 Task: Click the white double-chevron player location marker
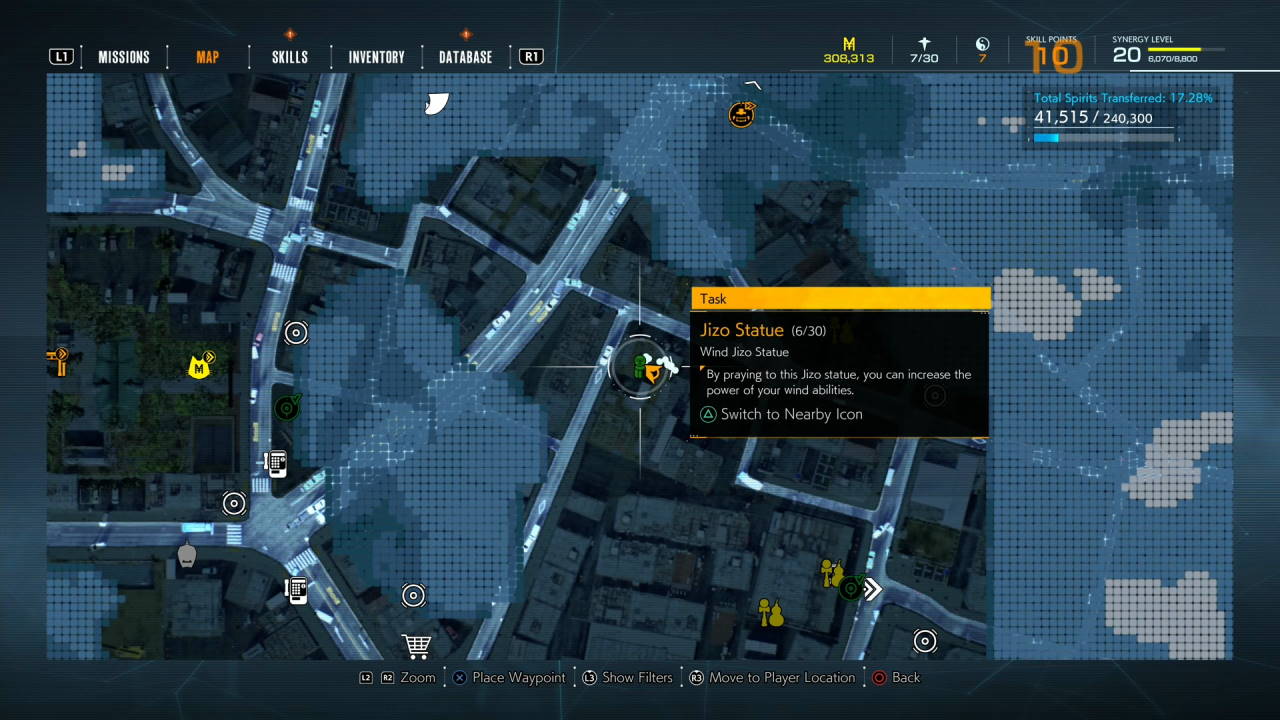click(x=872, y=589)
